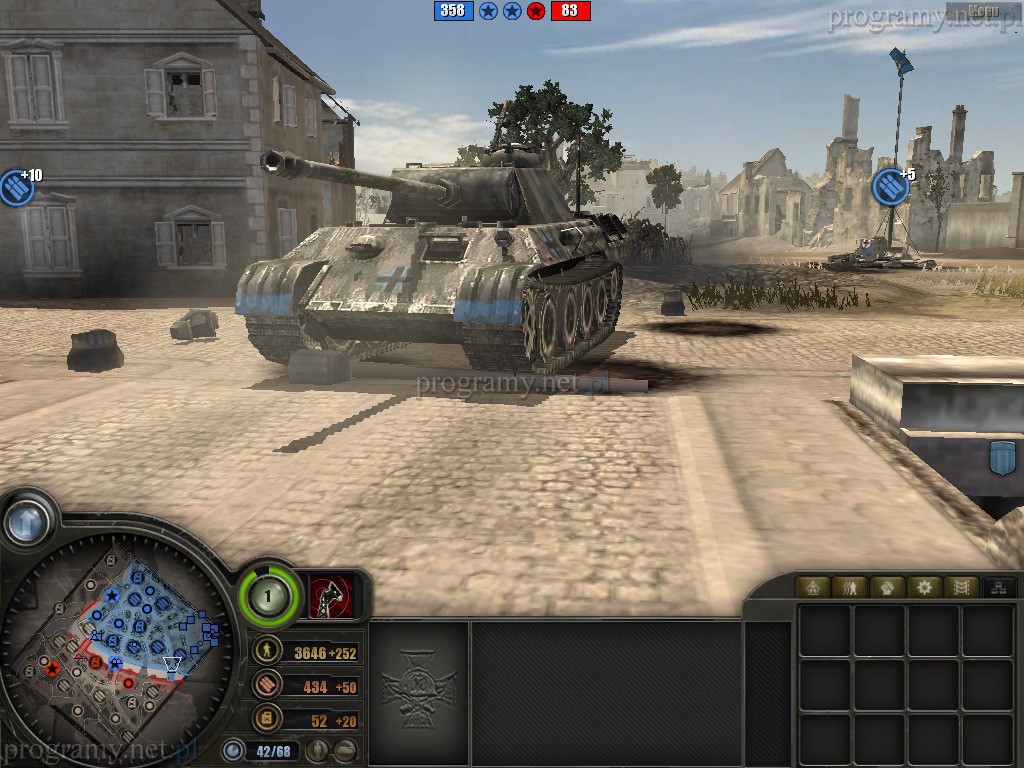Click the manpower soldier icon
Image resolution: width=1024 pixels, height=768 pixels.
pos(267,652)
